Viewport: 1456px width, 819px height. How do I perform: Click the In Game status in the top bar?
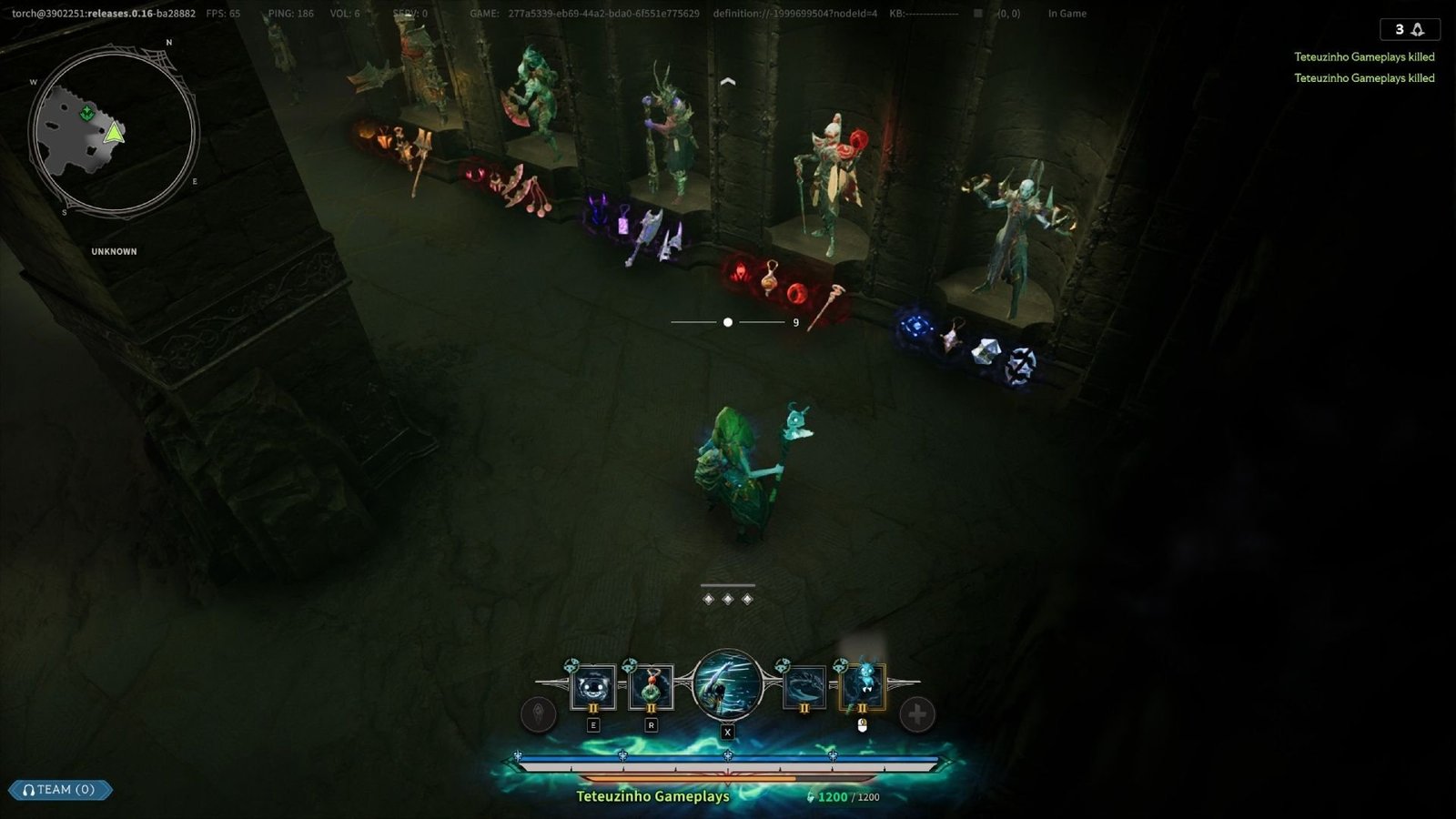(x=1067, y=14)
